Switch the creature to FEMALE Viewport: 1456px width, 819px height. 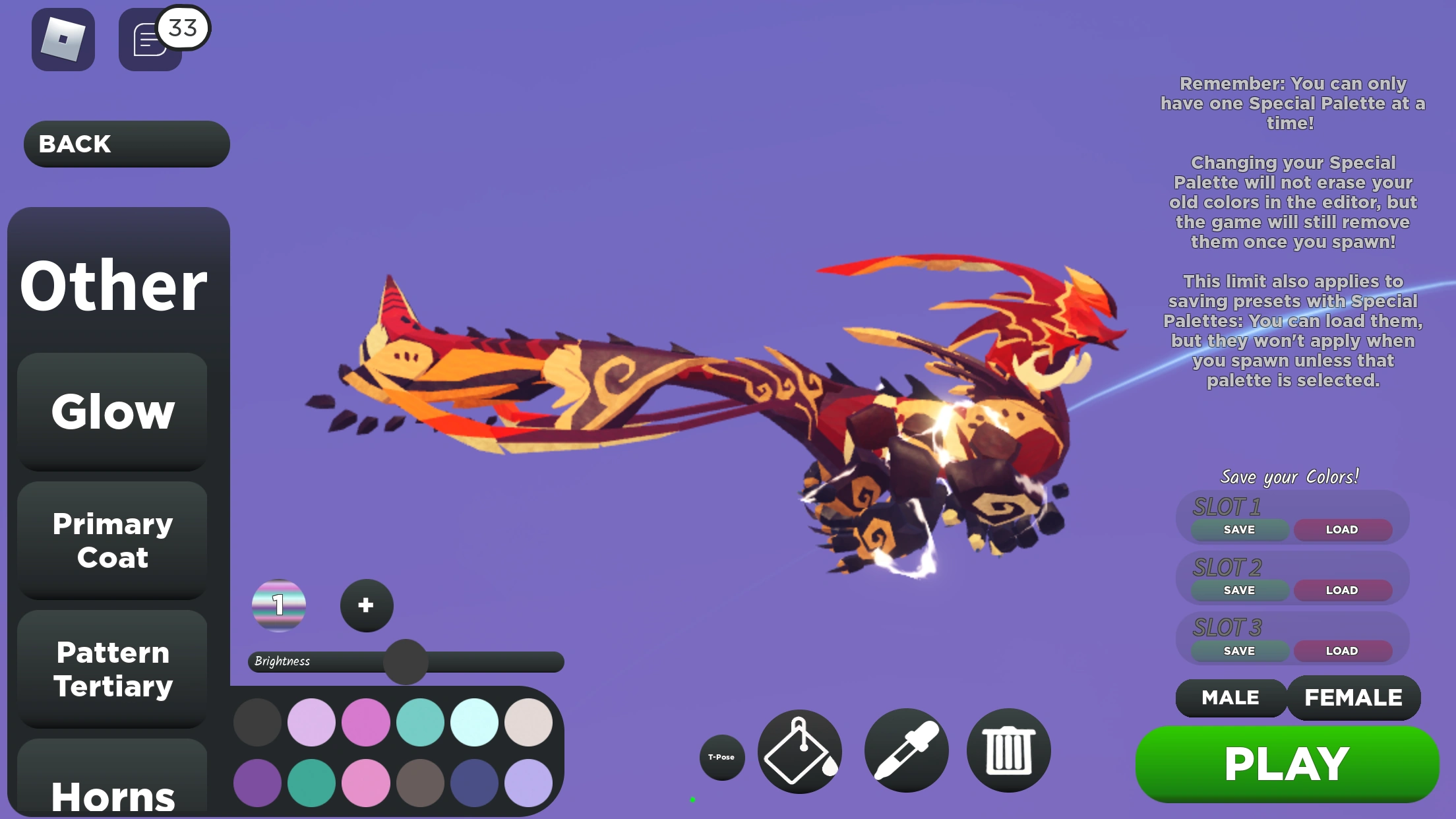click(x=1354, y=698)
